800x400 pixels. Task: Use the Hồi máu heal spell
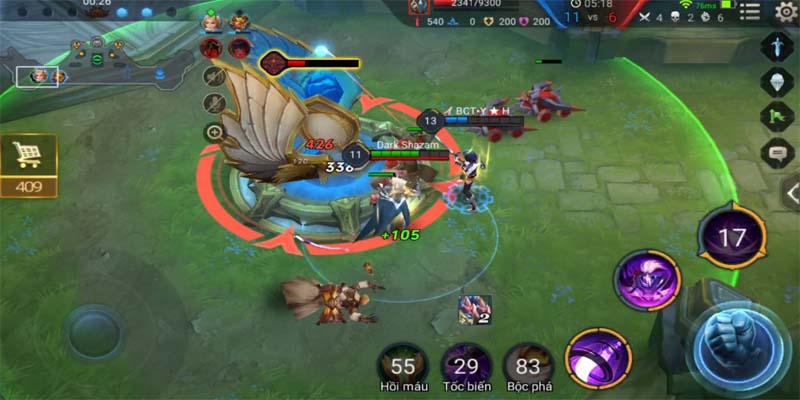pyautogui.click(x=404, y=366)
